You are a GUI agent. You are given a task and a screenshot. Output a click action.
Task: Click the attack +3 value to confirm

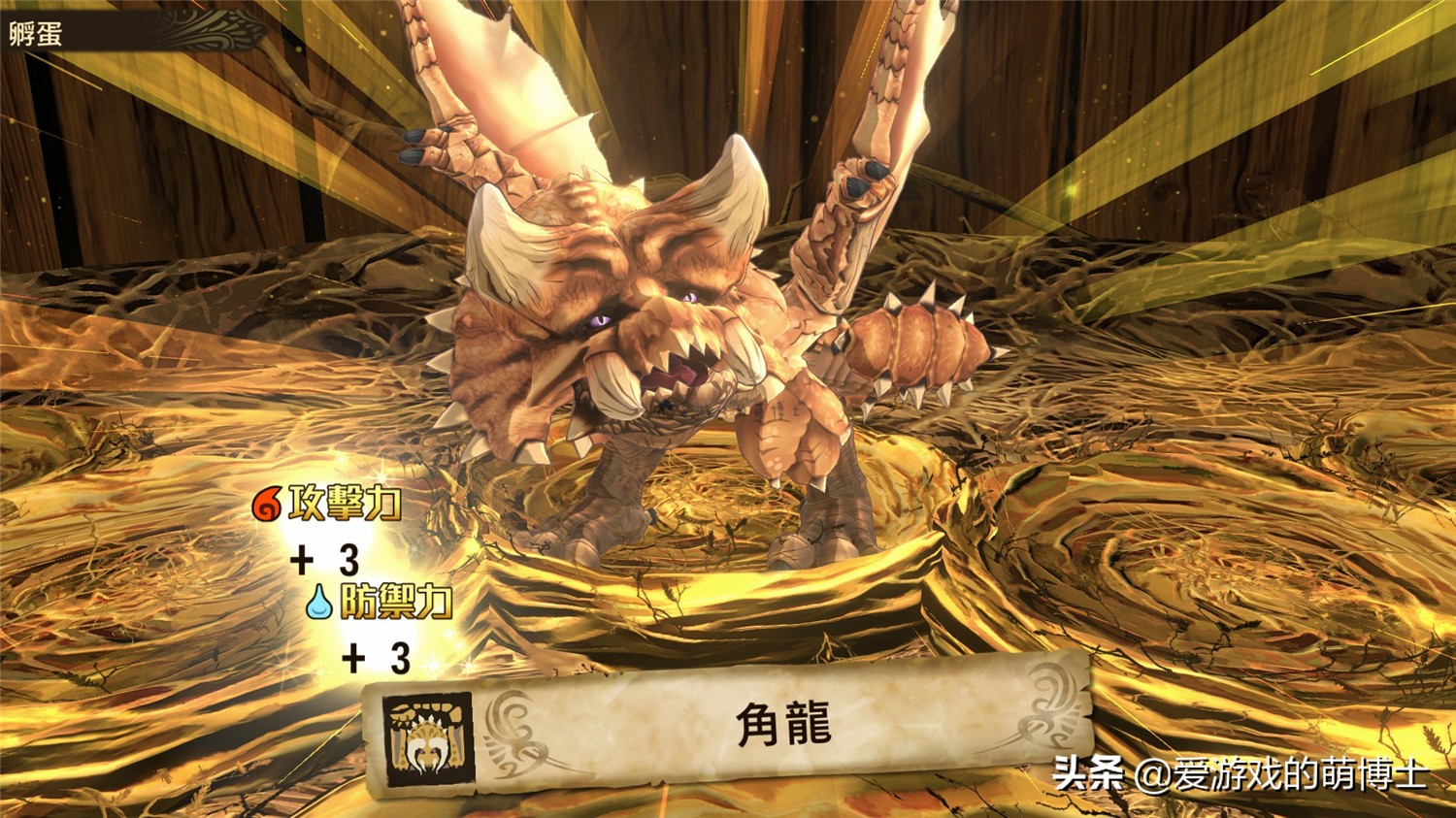click(325, 560)
